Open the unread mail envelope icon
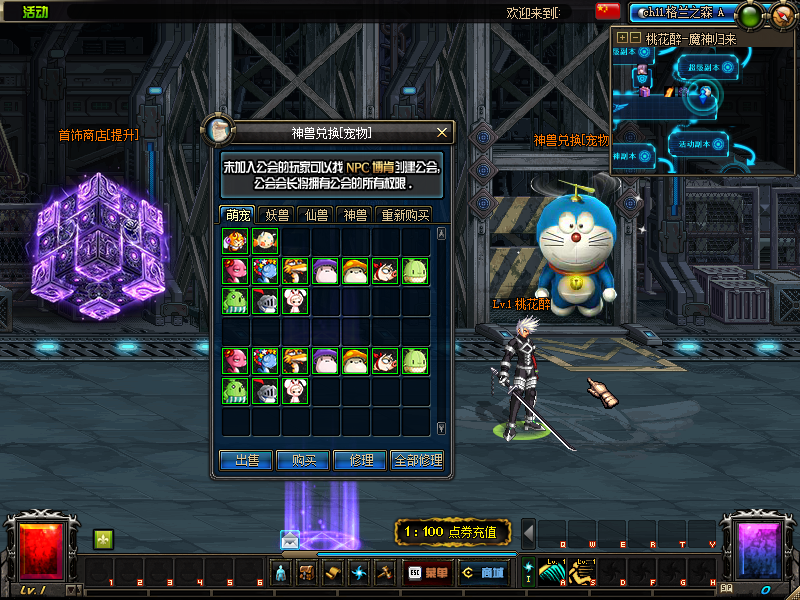This screenshot has width=800, height=600. 290,539
